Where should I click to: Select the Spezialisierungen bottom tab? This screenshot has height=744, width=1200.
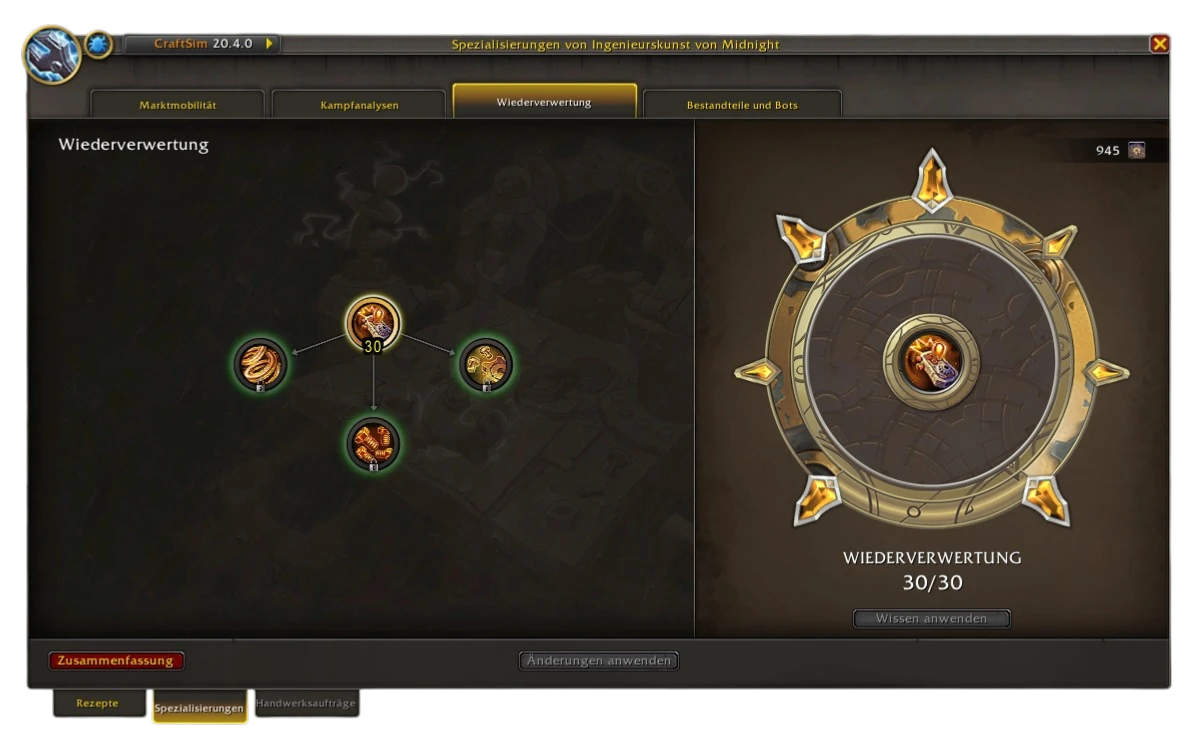[199, 708]
